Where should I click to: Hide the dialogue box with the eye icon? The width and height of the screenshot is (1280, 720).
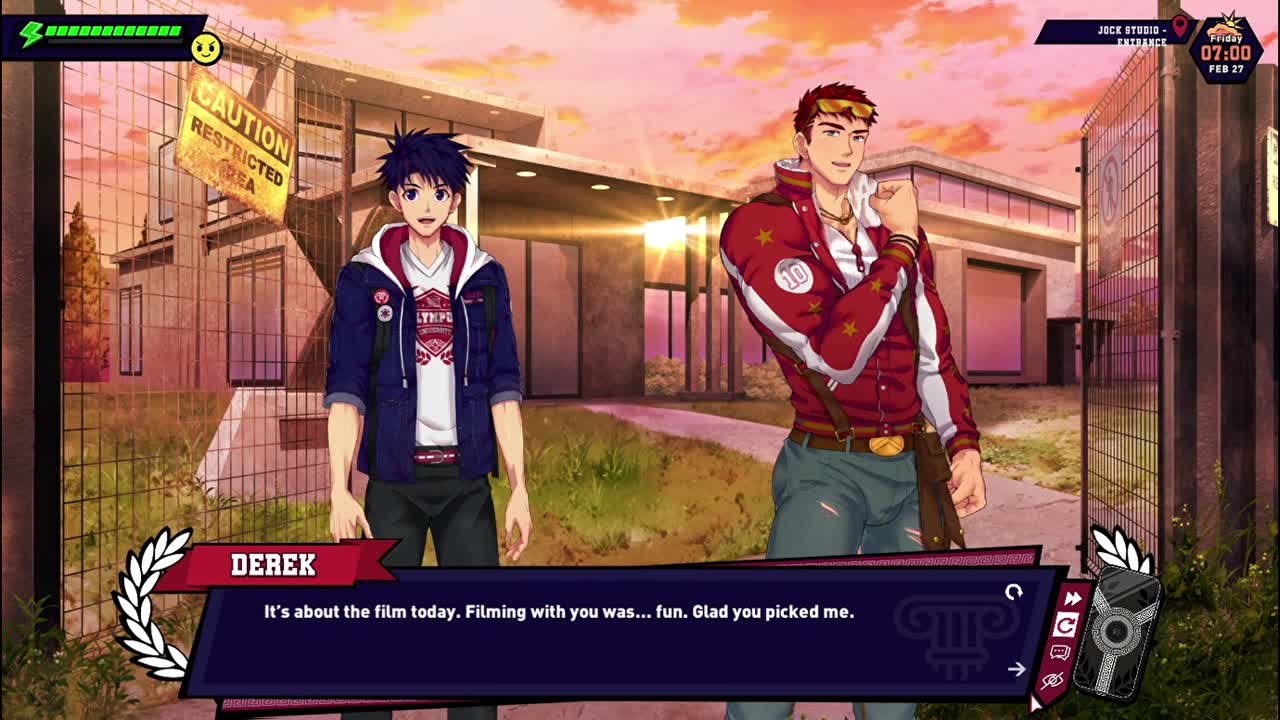point(1052,681)
